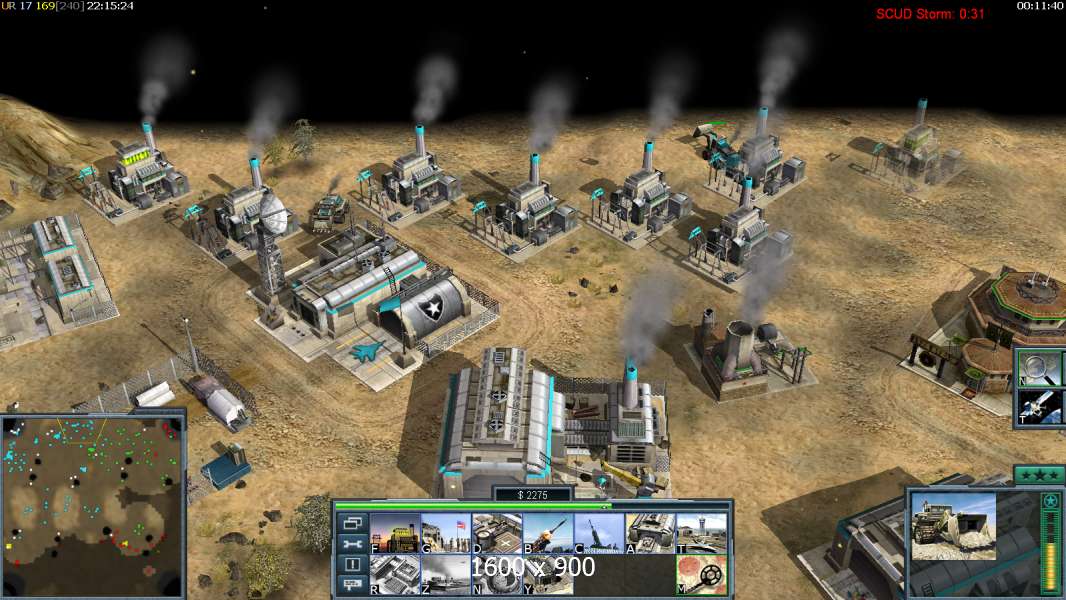This screenshot has height=600, width=1066.
Task: Build the war factory with hotkey A
Action: pyautogui.click(x=650, y=532)
